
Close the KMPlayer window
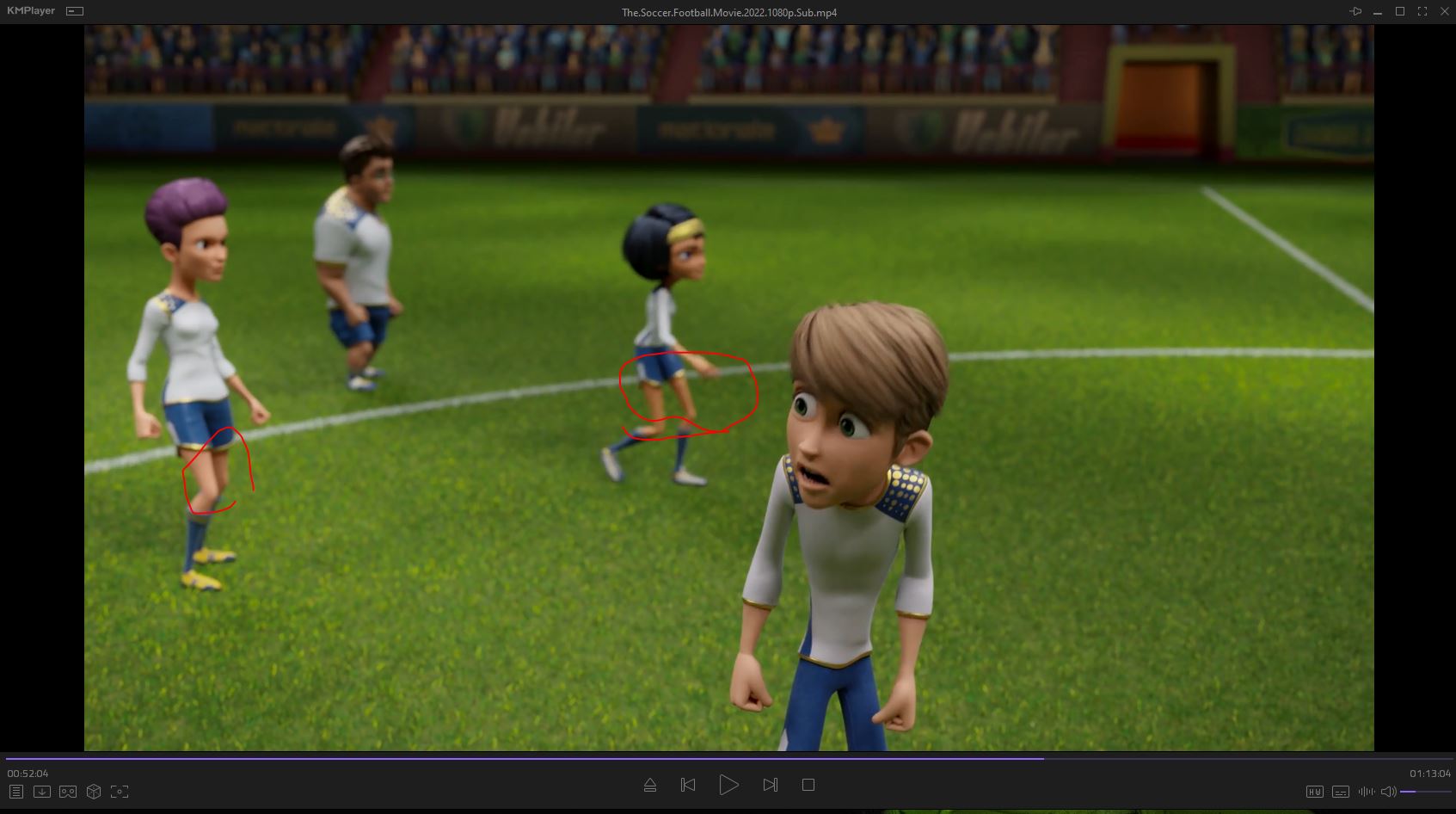tap(1443, 11)
